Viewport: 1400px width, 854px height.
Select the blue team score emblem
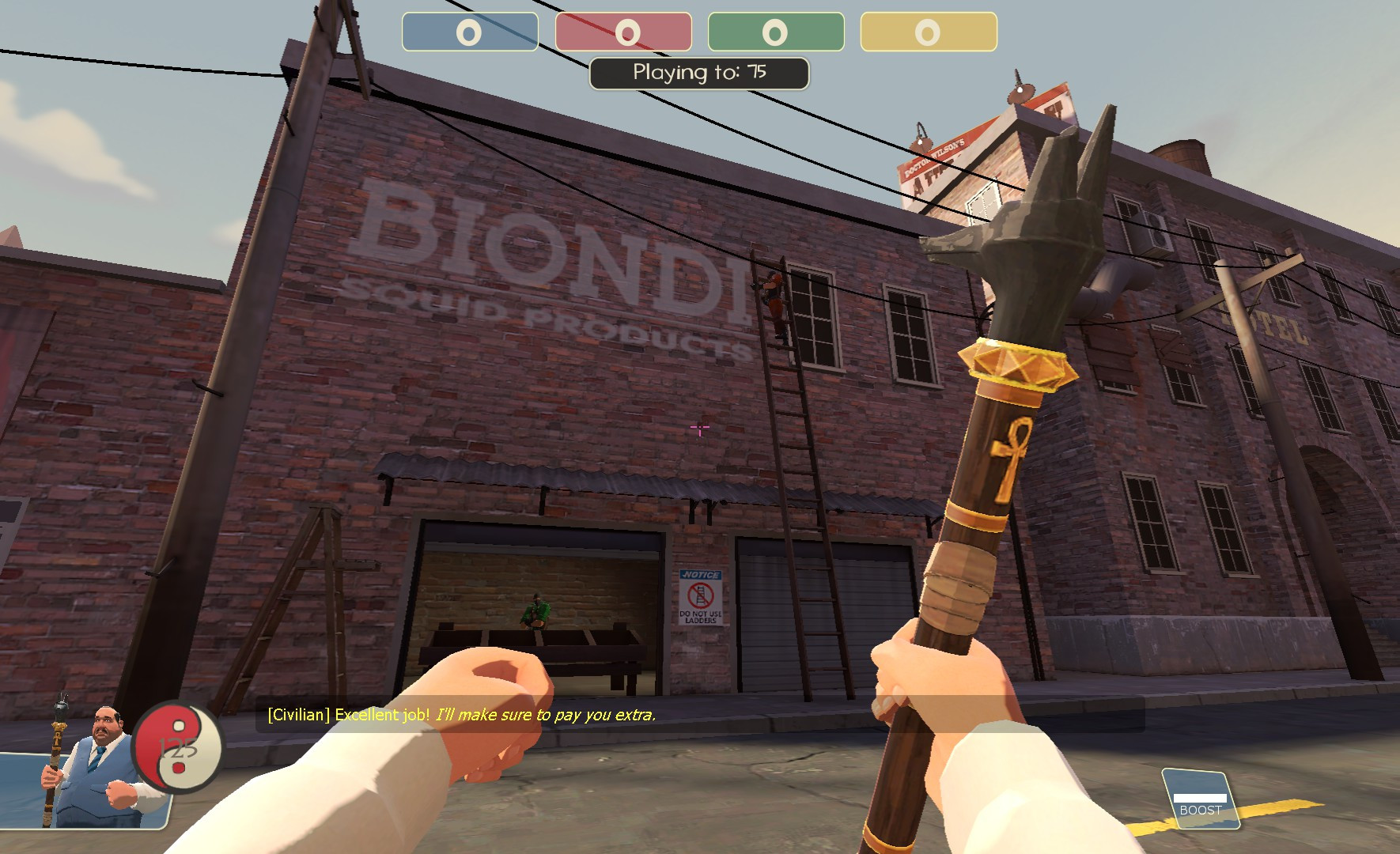(x=468, y=32)
